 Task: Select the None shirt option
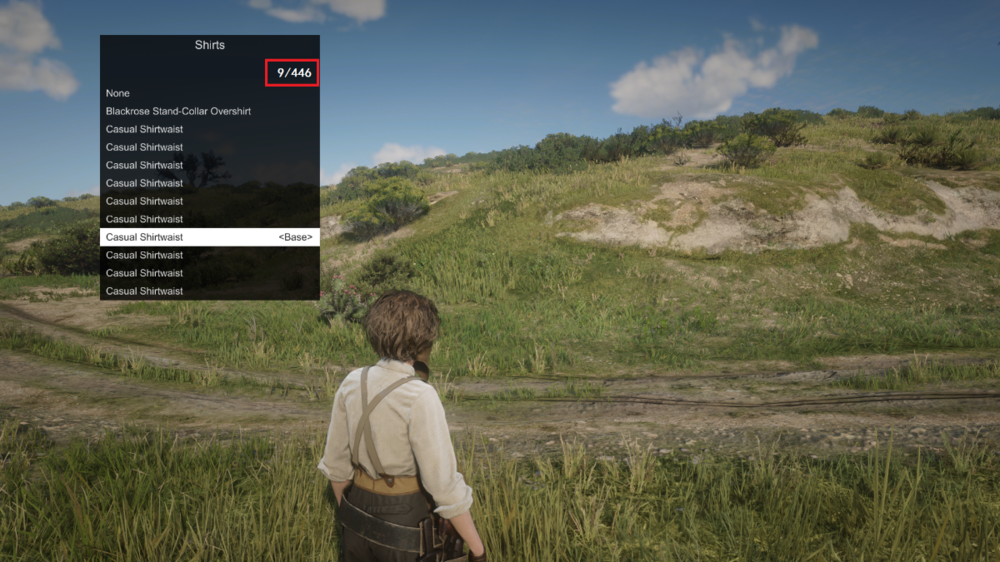(118, 93)
